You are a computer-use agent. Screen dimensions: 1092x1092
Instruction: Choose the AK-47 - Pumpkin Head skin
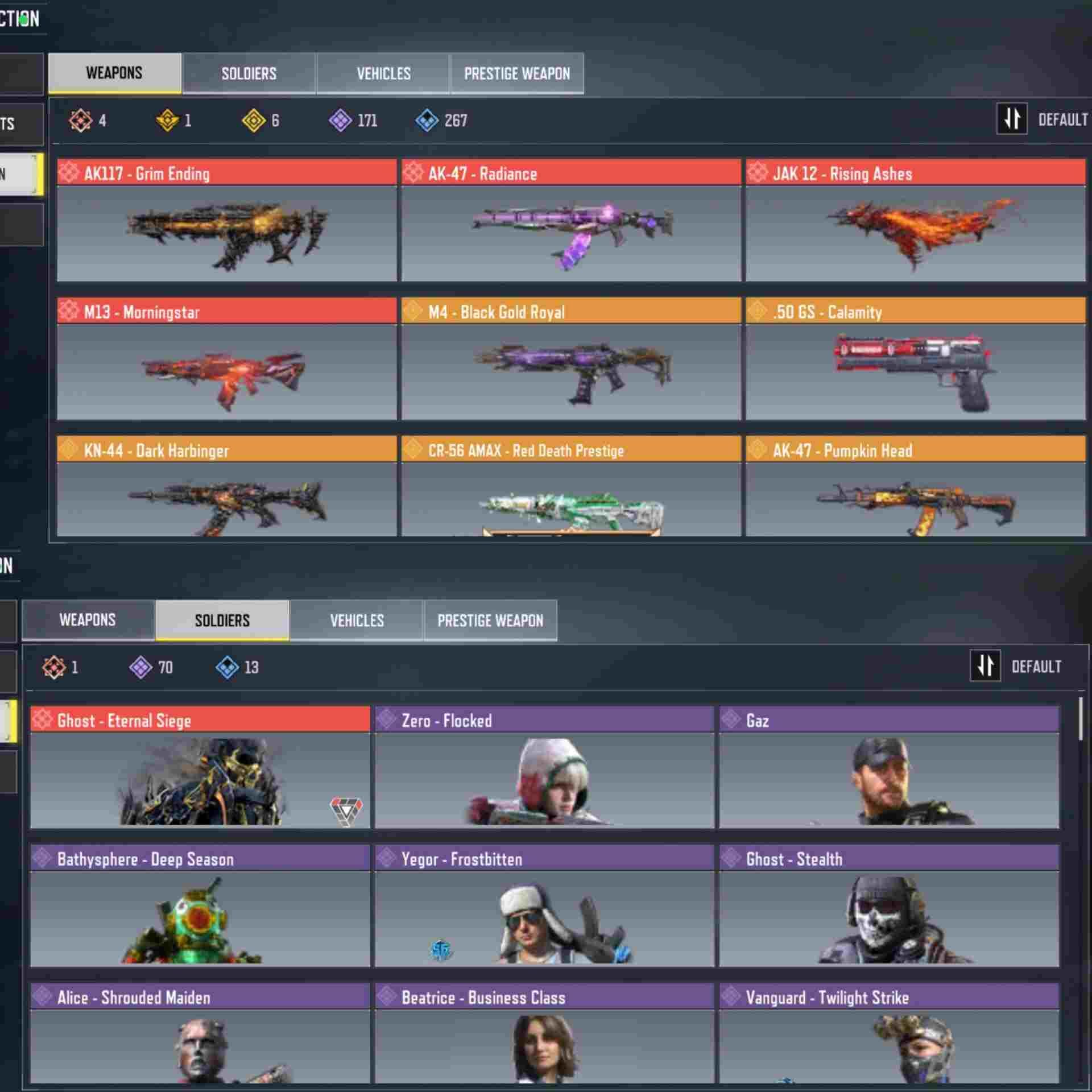pyautogui.click(x=916, y=487)
